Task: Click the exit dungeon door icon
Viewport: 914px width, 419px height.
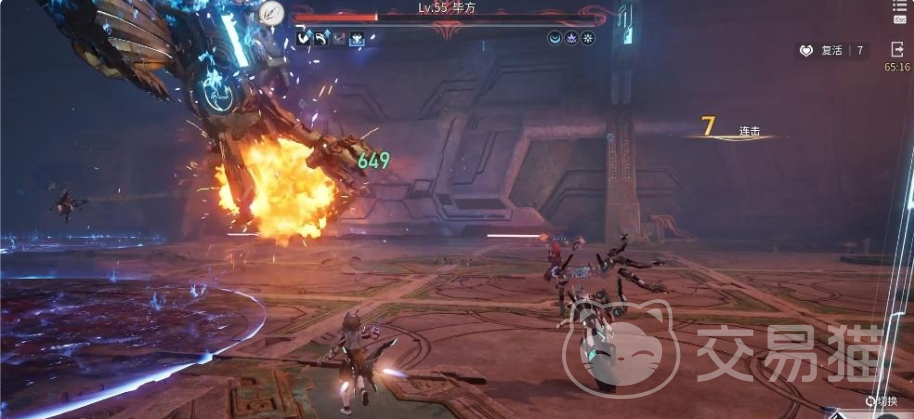Action: point(897,48)
